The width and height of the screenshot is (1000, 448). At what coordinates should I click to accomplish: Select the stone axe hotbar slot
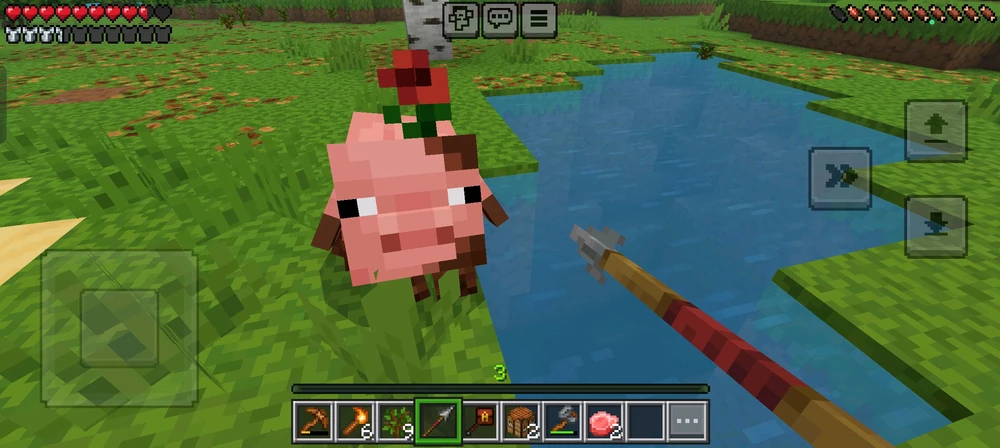point(565,421)
